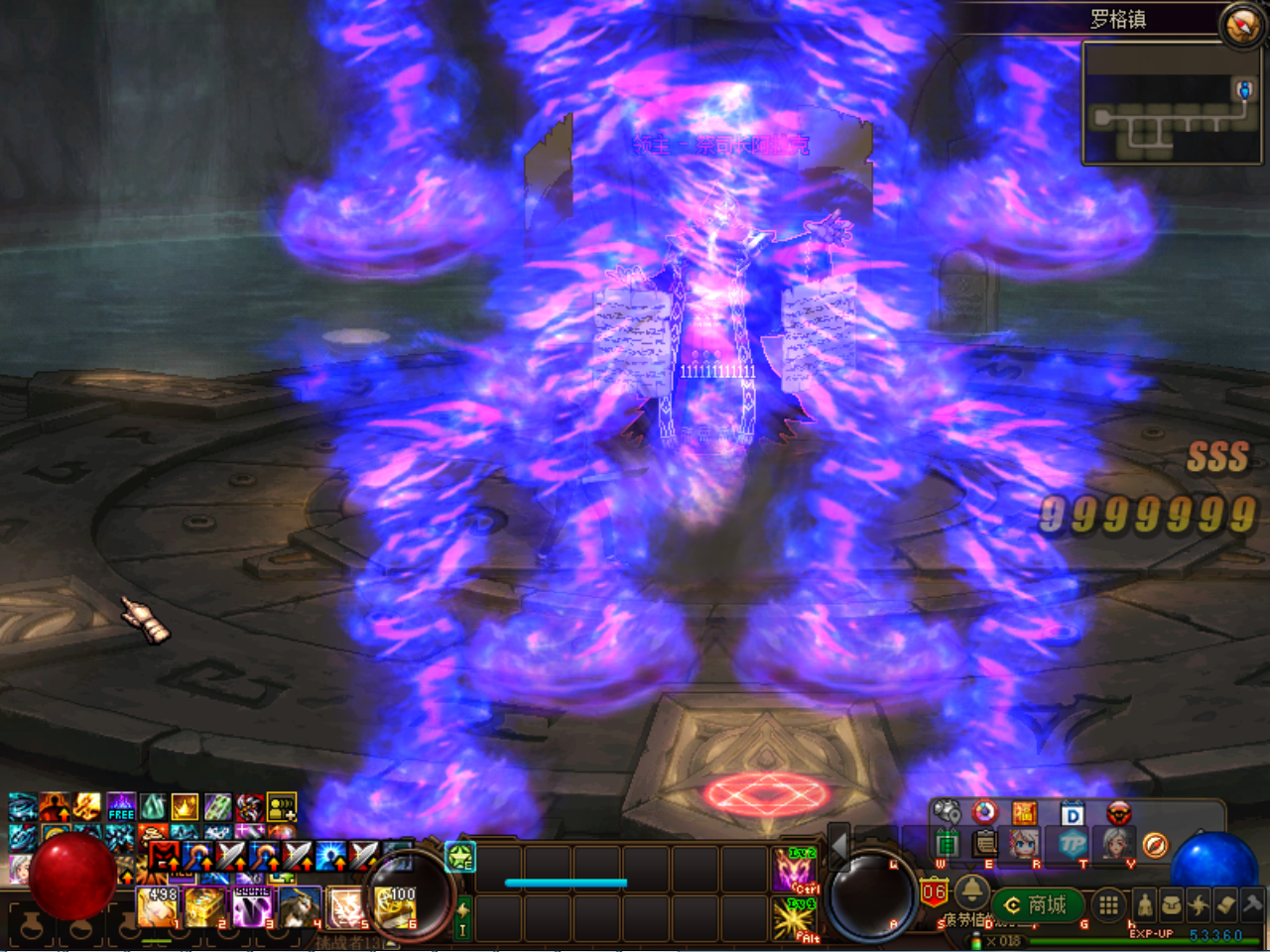Click the EXP-UP label
The image size is (1270, 952).
(1151, 933)
